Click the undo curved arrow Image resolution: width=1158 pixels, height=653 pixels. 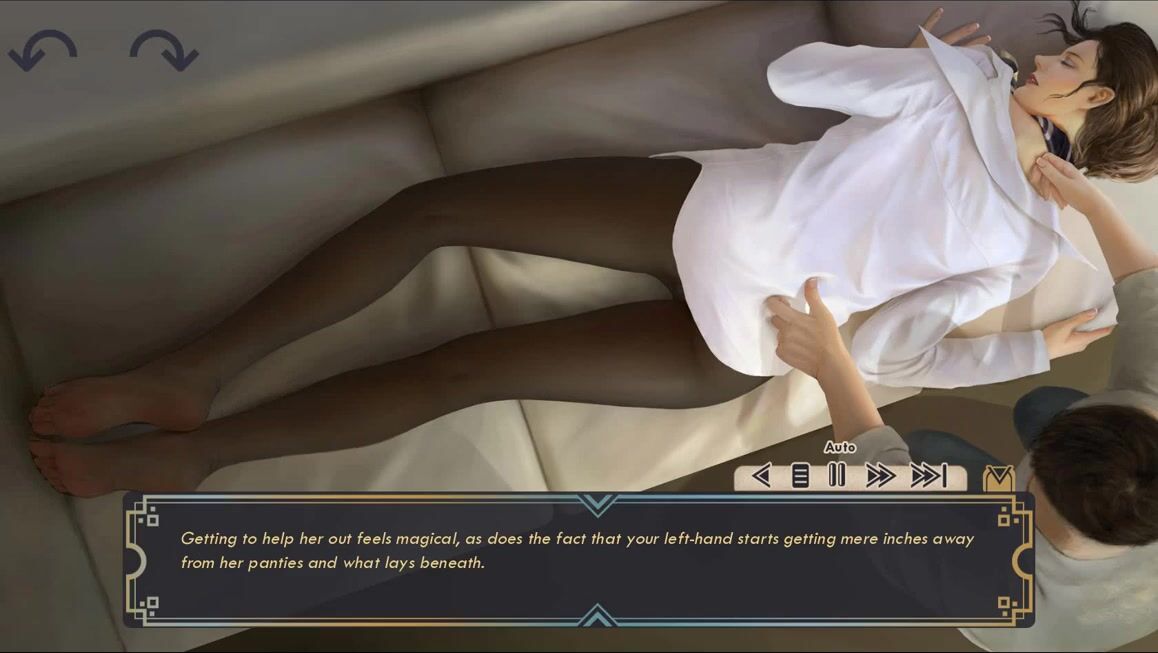[x=43, y=50]
